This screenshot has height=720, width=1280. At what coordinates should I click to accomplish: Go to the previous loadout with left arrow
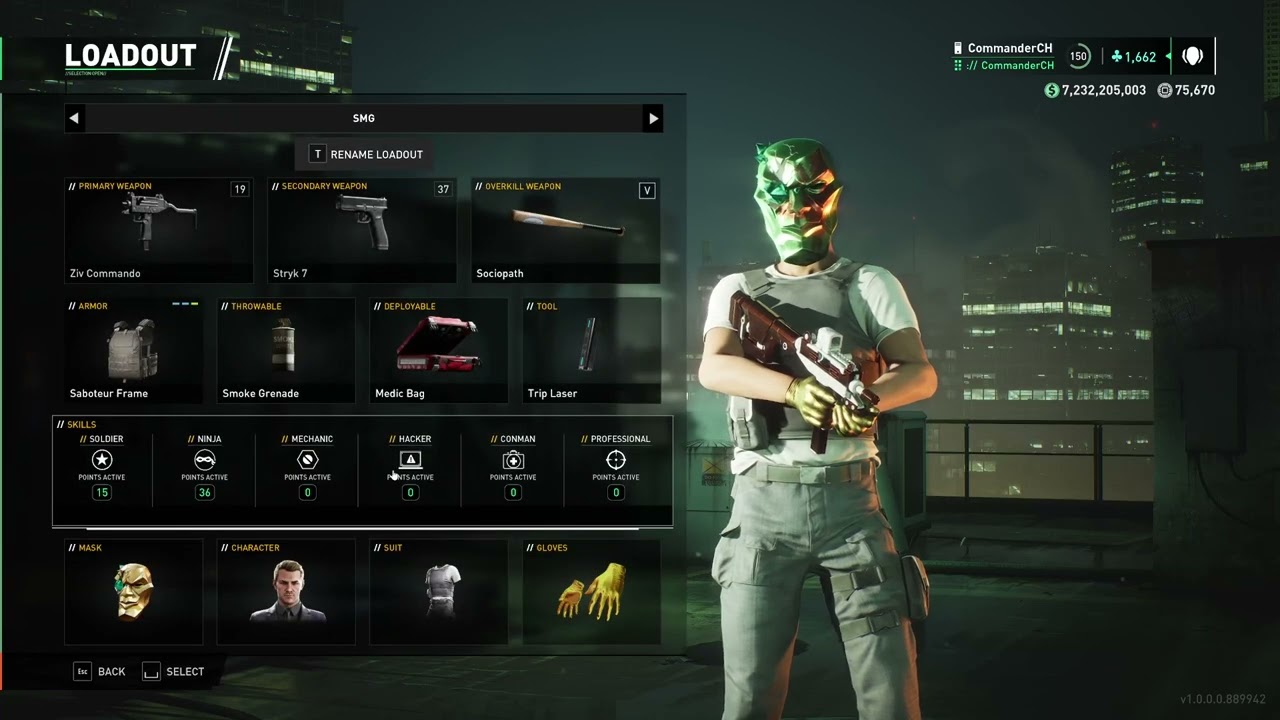[74, 118]
